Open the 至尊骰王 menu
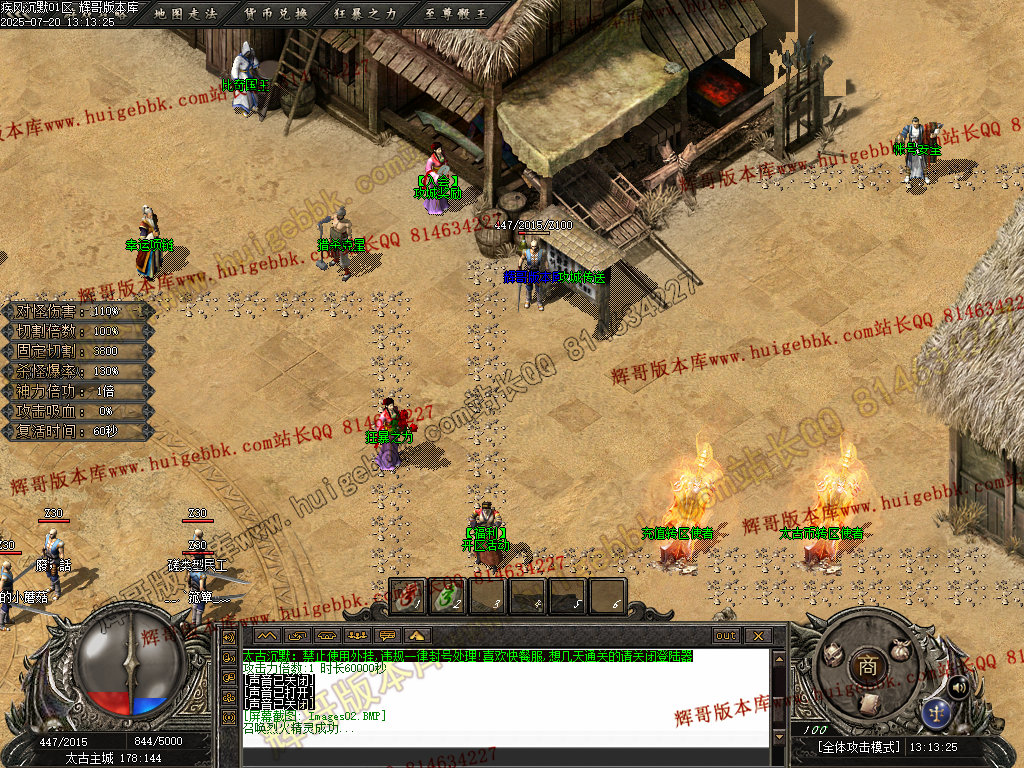This screenshot has width=1024, height=768. [x=456, y=13]
